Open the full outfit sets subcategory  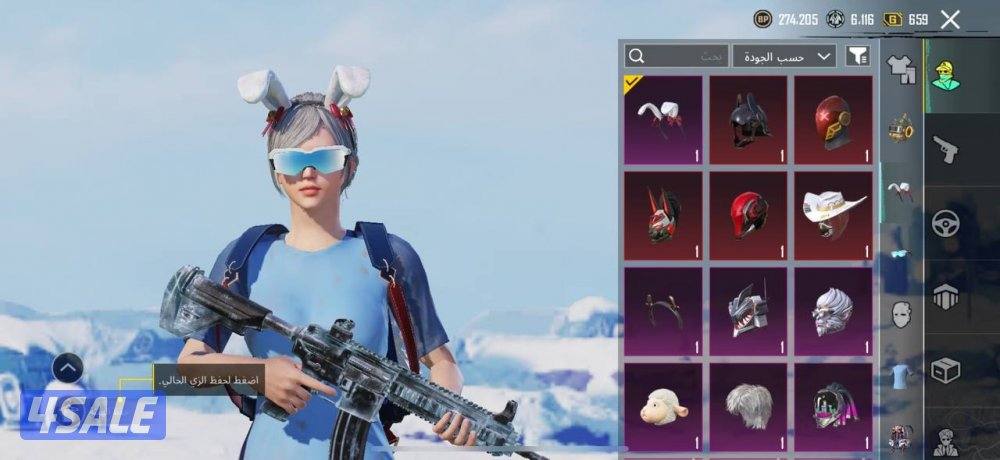point(901,70)
